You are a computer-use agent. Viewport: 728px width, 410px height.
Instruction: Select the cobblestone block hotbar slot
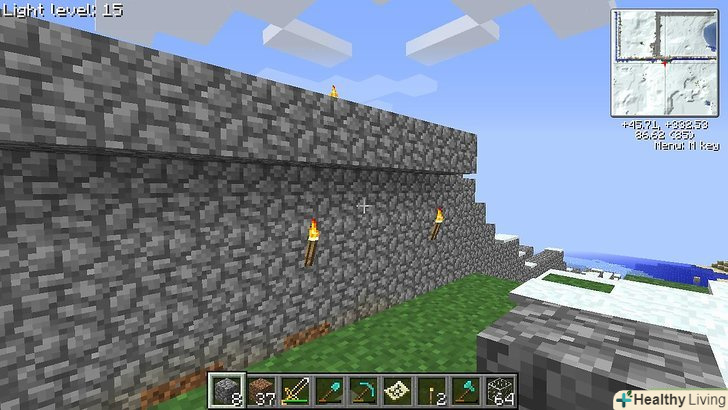226,391
